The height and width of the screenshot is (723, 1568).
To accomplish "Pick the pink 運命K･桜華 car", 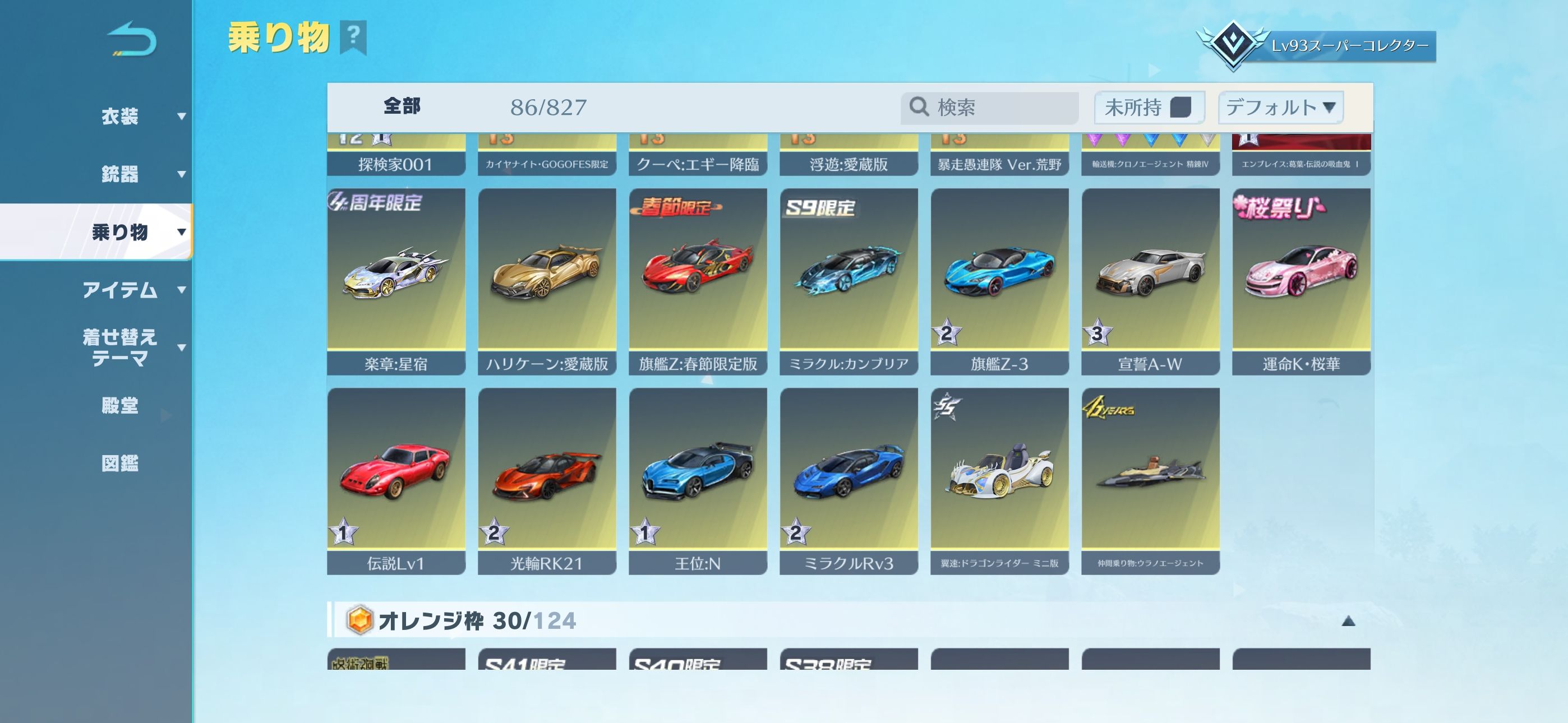I will pyautogui.click(x=1302, y=281).
